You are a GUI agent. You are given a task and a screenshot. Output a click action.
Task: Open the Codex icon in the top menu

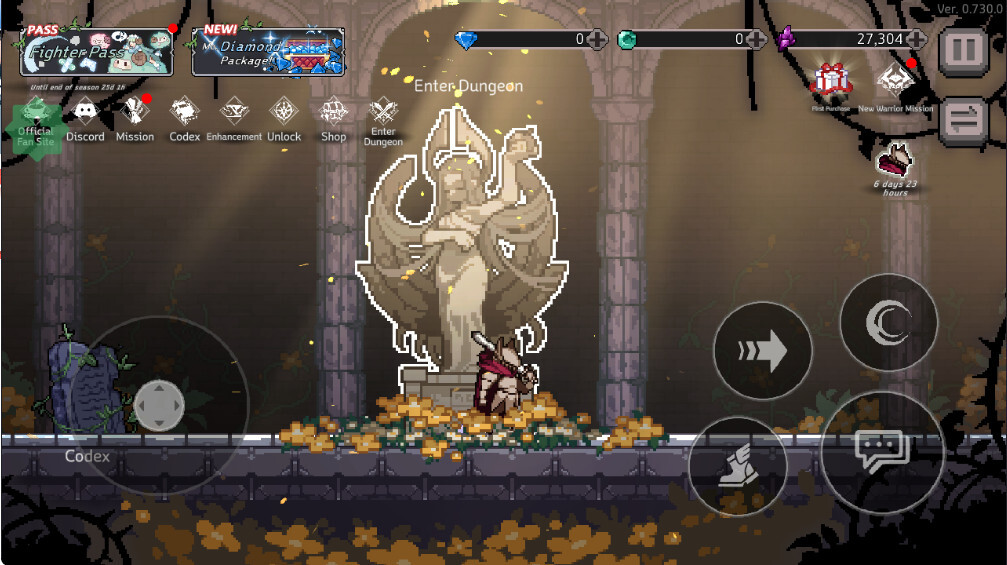pos(184,120)
